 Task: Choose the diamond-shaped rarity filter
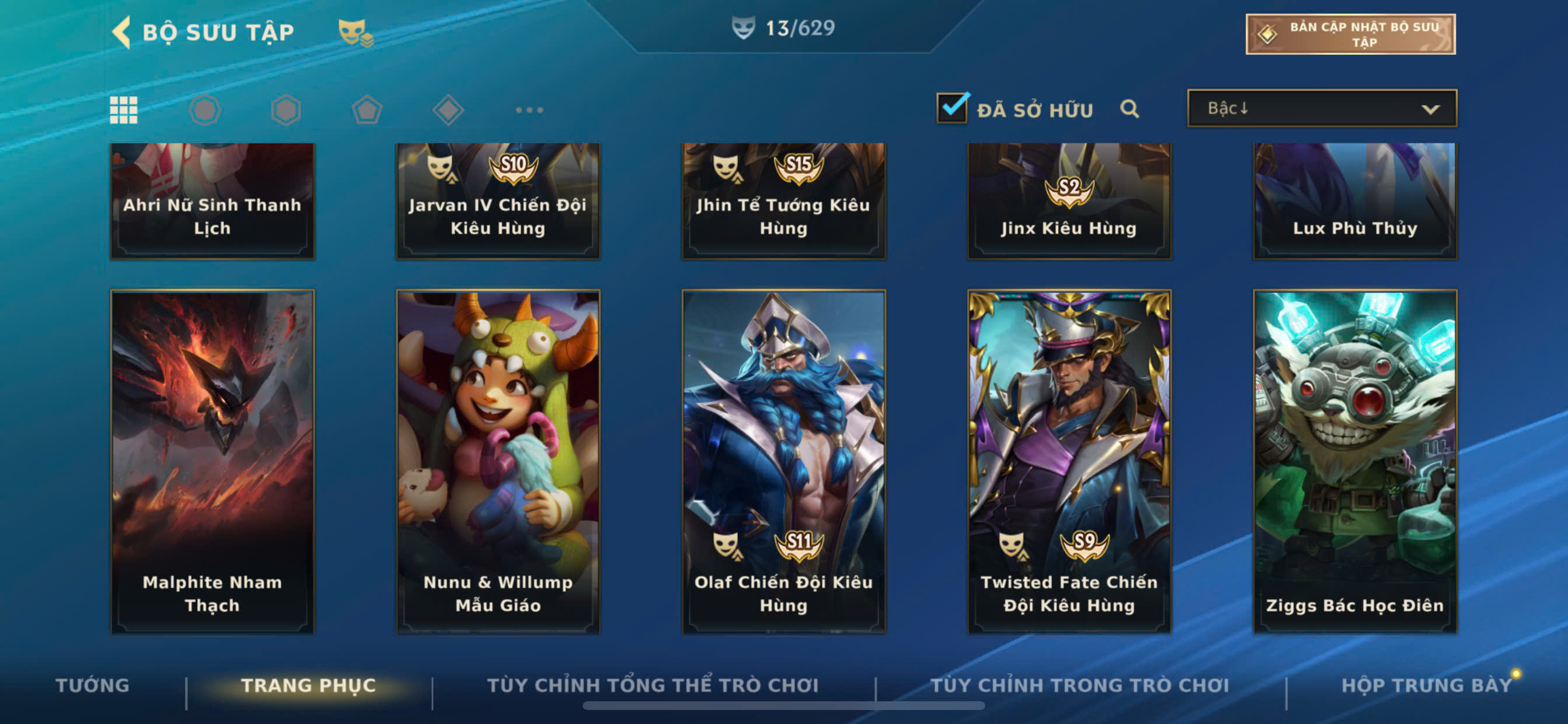448,110
